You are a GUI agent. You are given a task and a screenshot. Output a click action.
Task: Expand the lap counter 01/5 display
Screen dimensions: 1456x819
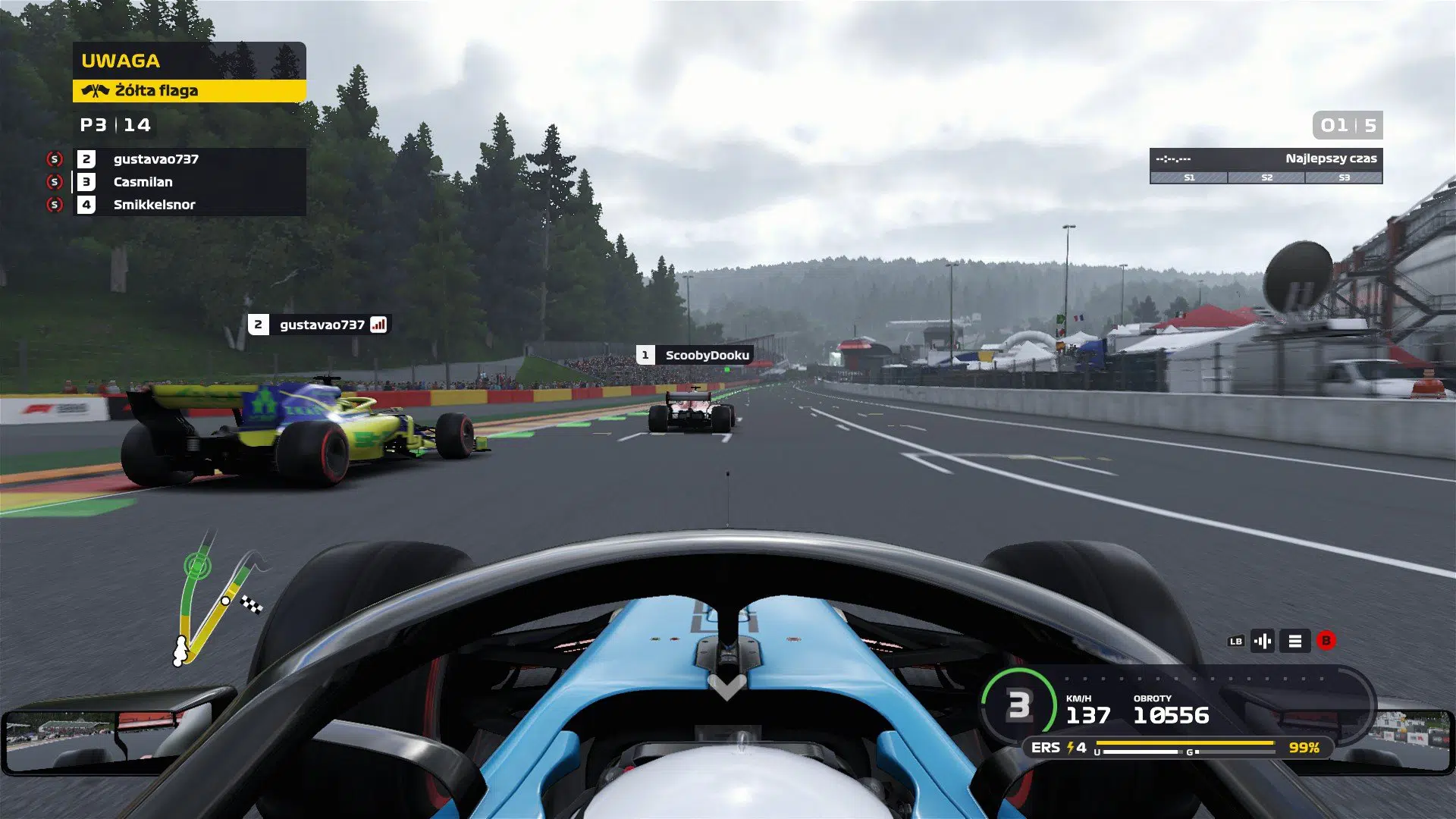(1347, 126)
